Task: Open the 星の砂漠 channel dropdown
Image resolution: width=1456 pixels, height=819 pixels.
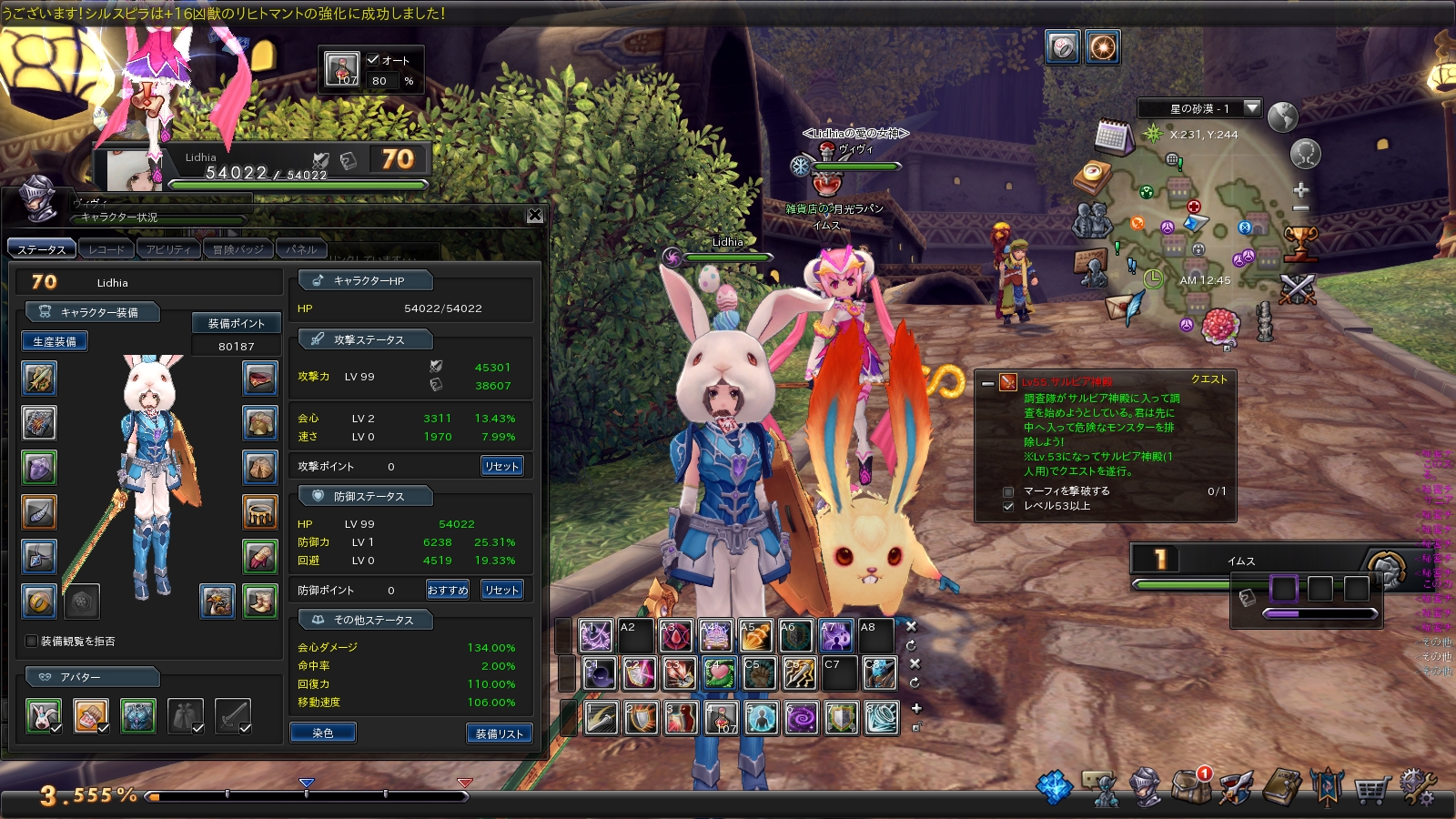Action: pos(1252,108)
